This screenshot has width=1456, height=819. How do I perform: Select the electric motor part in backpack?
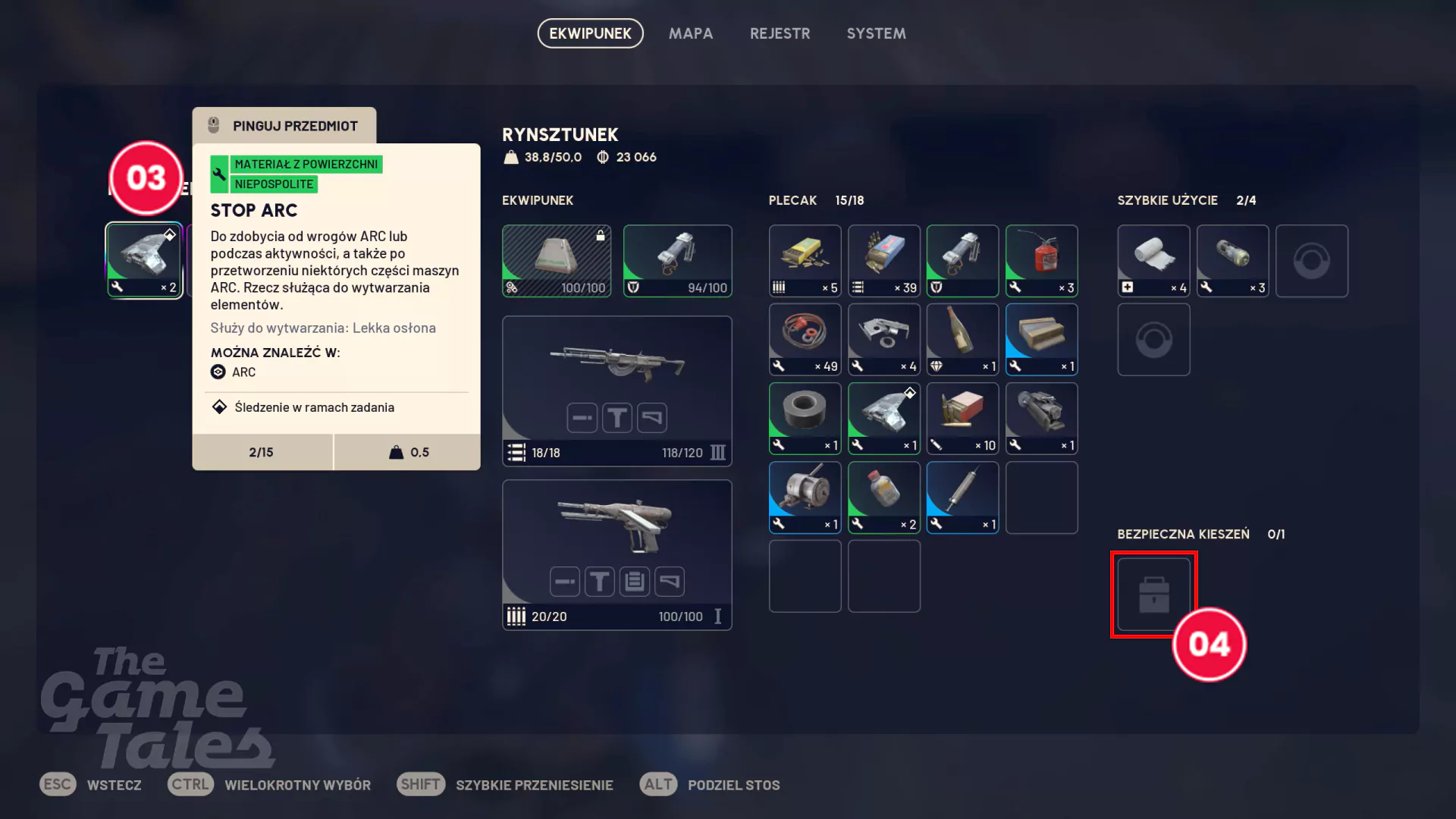(x=805, y=497)
